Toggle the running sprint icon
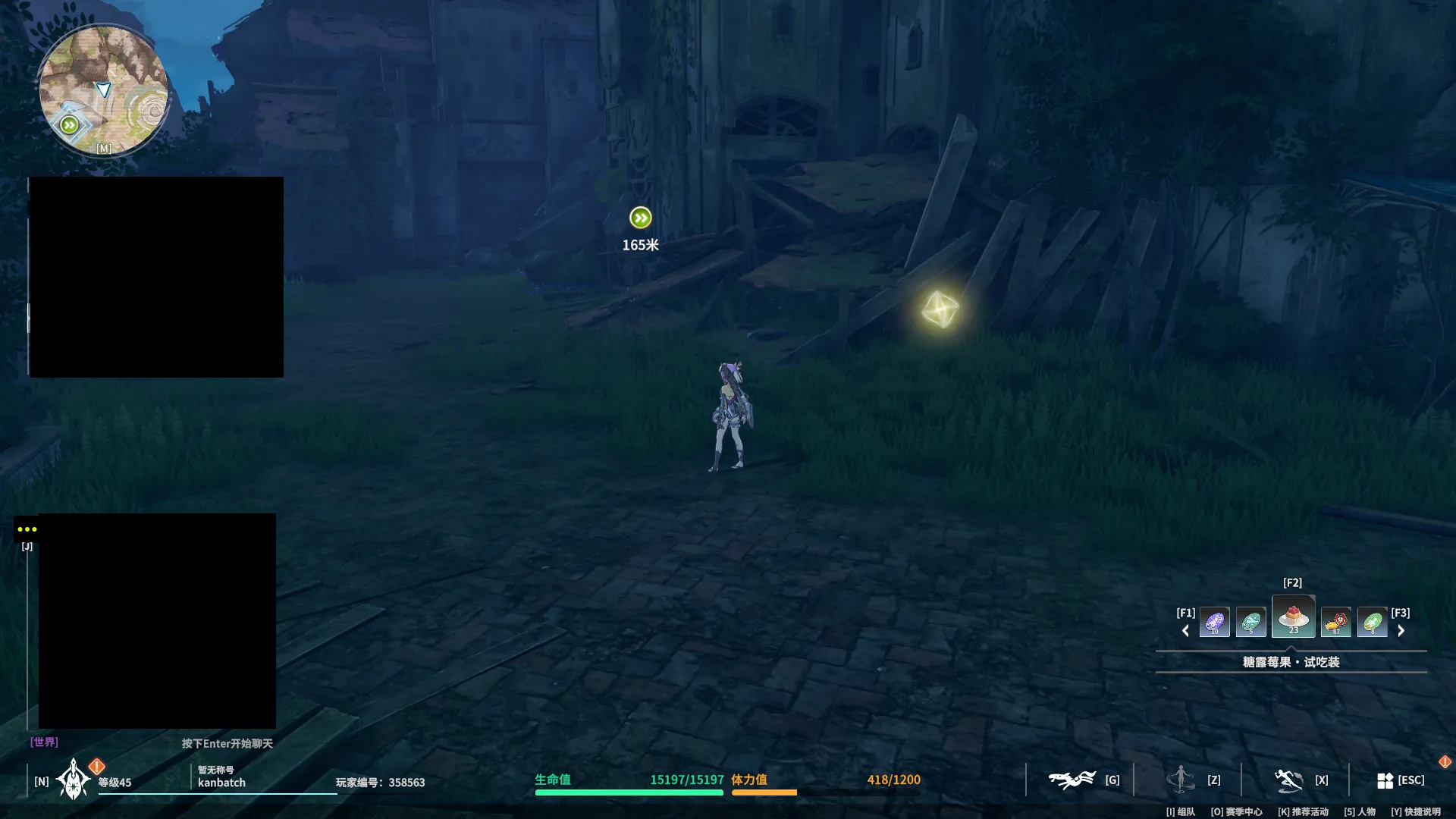Image resolution: width=1456 pixels, height=819 pixels. click(x=1288, y=780)
